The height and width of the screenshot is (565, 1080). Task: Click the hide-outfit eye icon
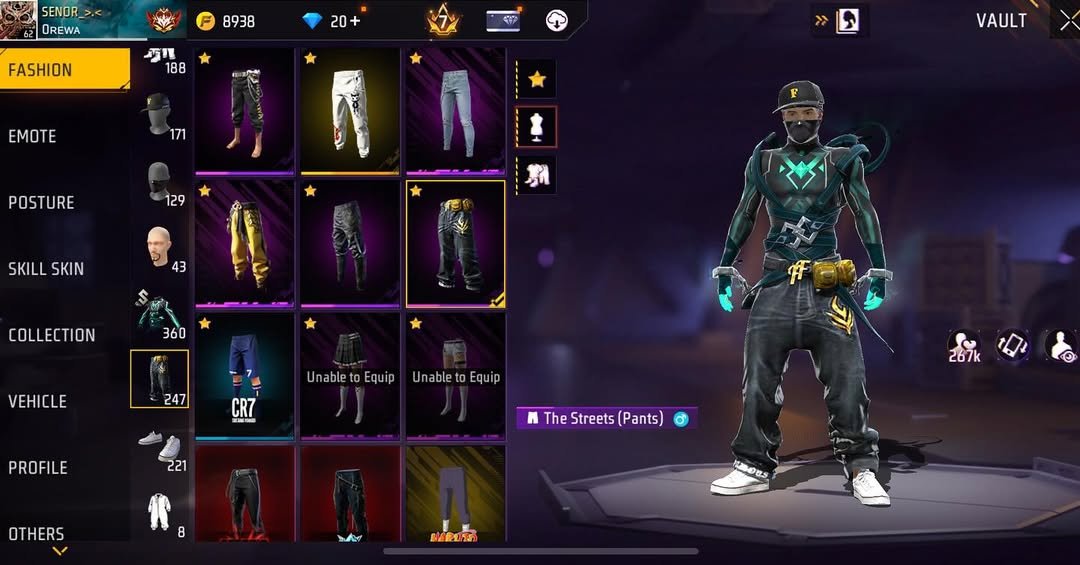[1060, 346]
